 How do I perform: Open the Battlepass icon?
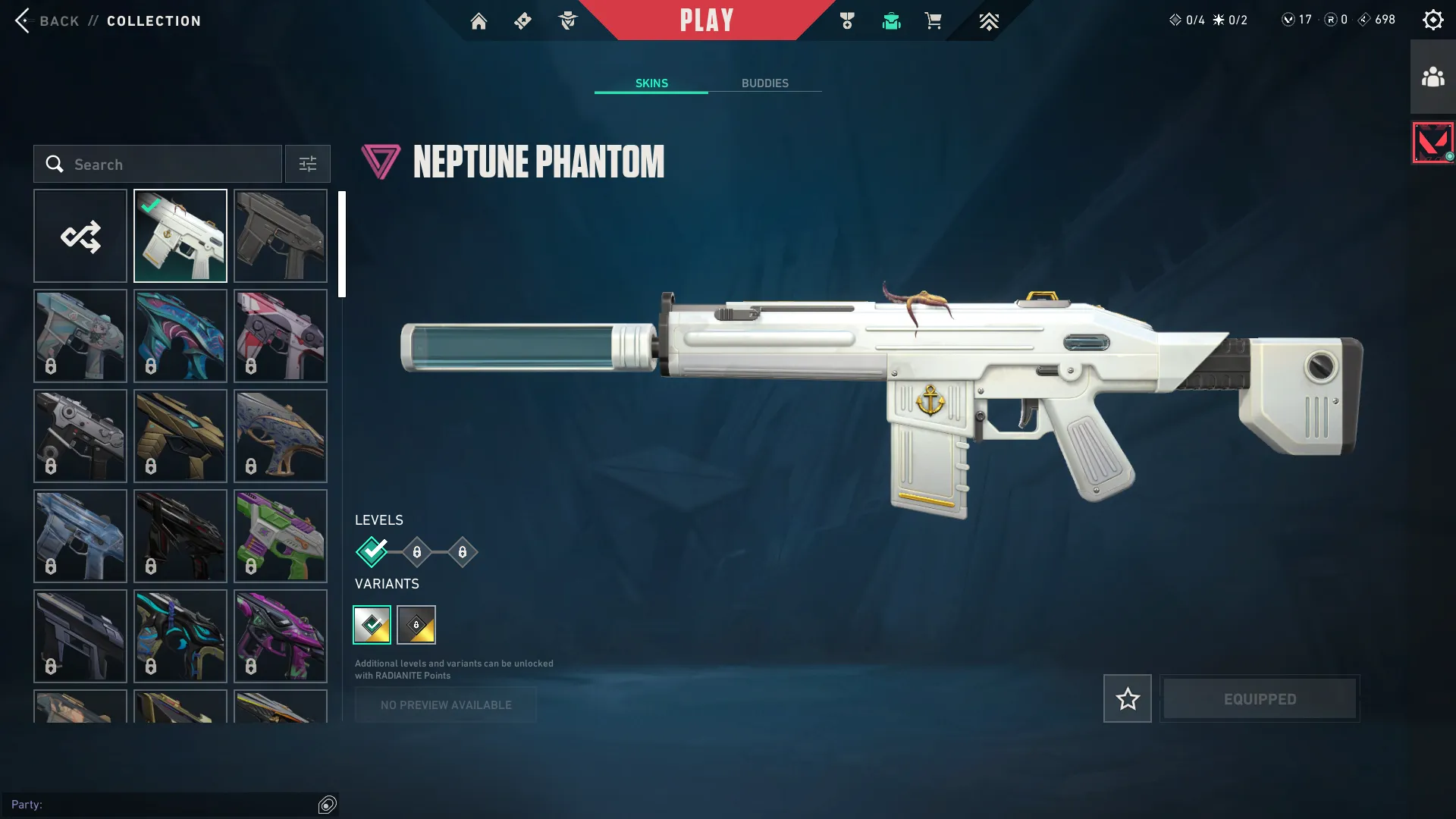522,21
